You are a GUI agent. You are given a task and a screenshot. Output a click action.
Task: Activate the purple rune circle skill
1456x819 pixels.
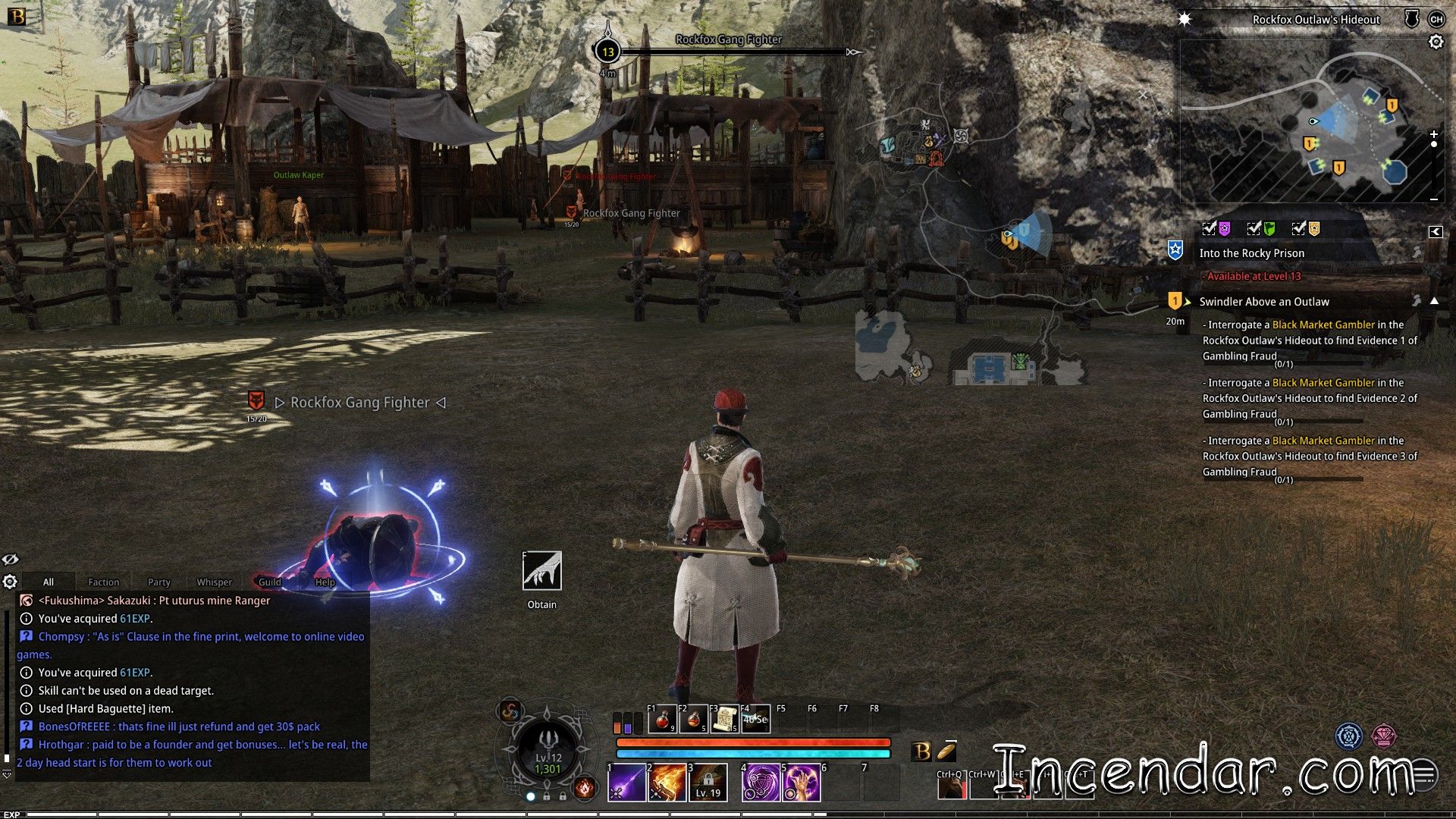tap(761, 783)
